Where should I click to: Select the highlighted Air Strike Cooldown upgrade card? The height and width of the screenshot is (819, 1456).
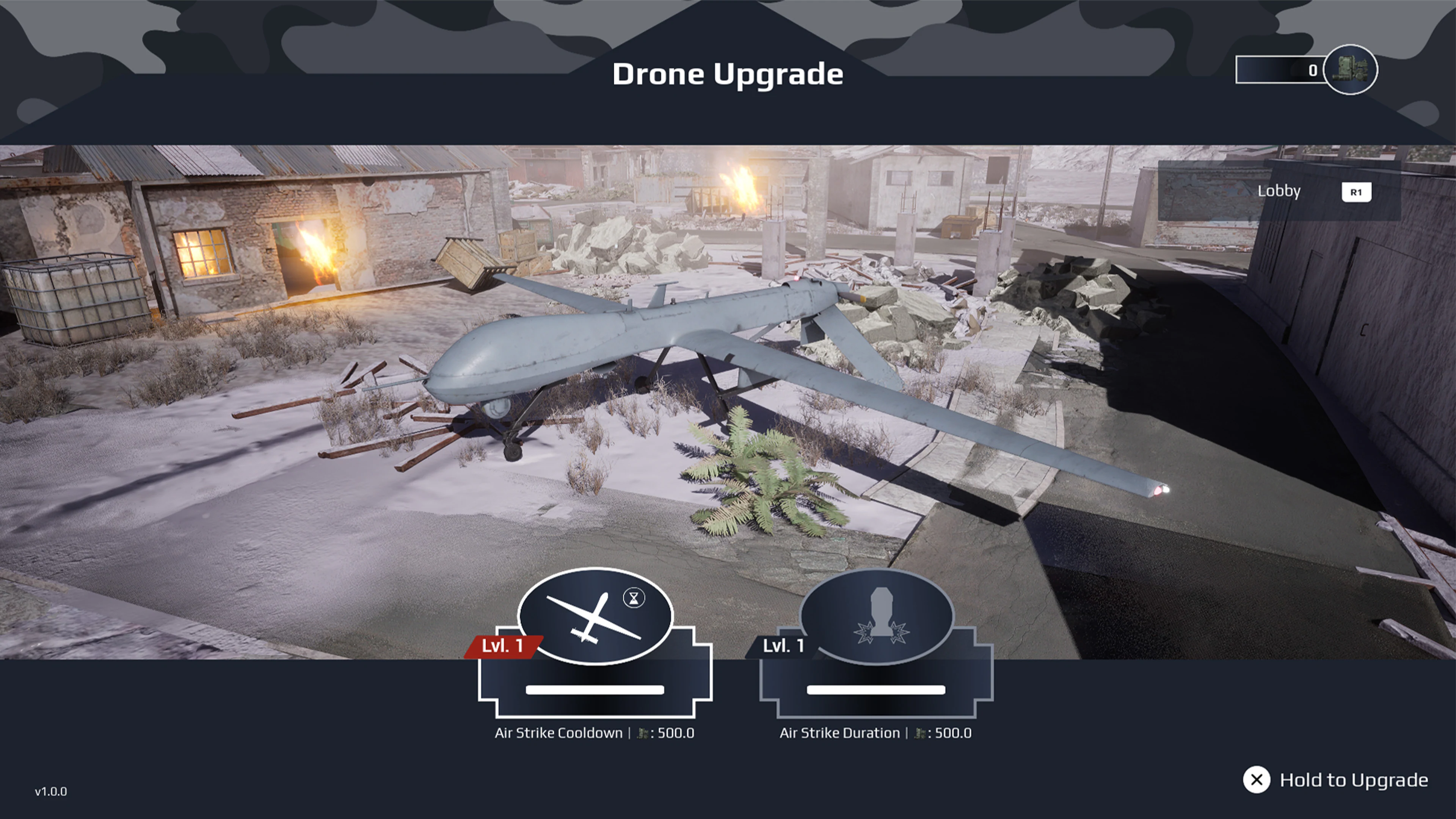click(595, 678)
